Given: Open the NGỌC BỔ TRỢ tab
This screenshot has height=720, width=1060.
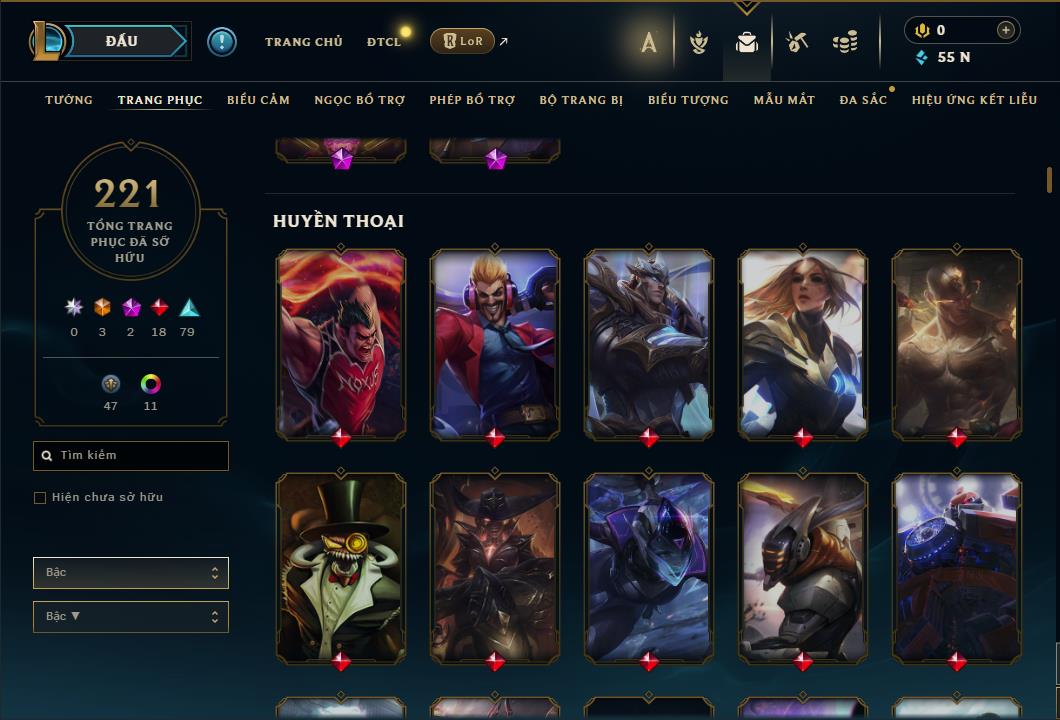Looking at the screenshot, I should [x=359, y=100].
